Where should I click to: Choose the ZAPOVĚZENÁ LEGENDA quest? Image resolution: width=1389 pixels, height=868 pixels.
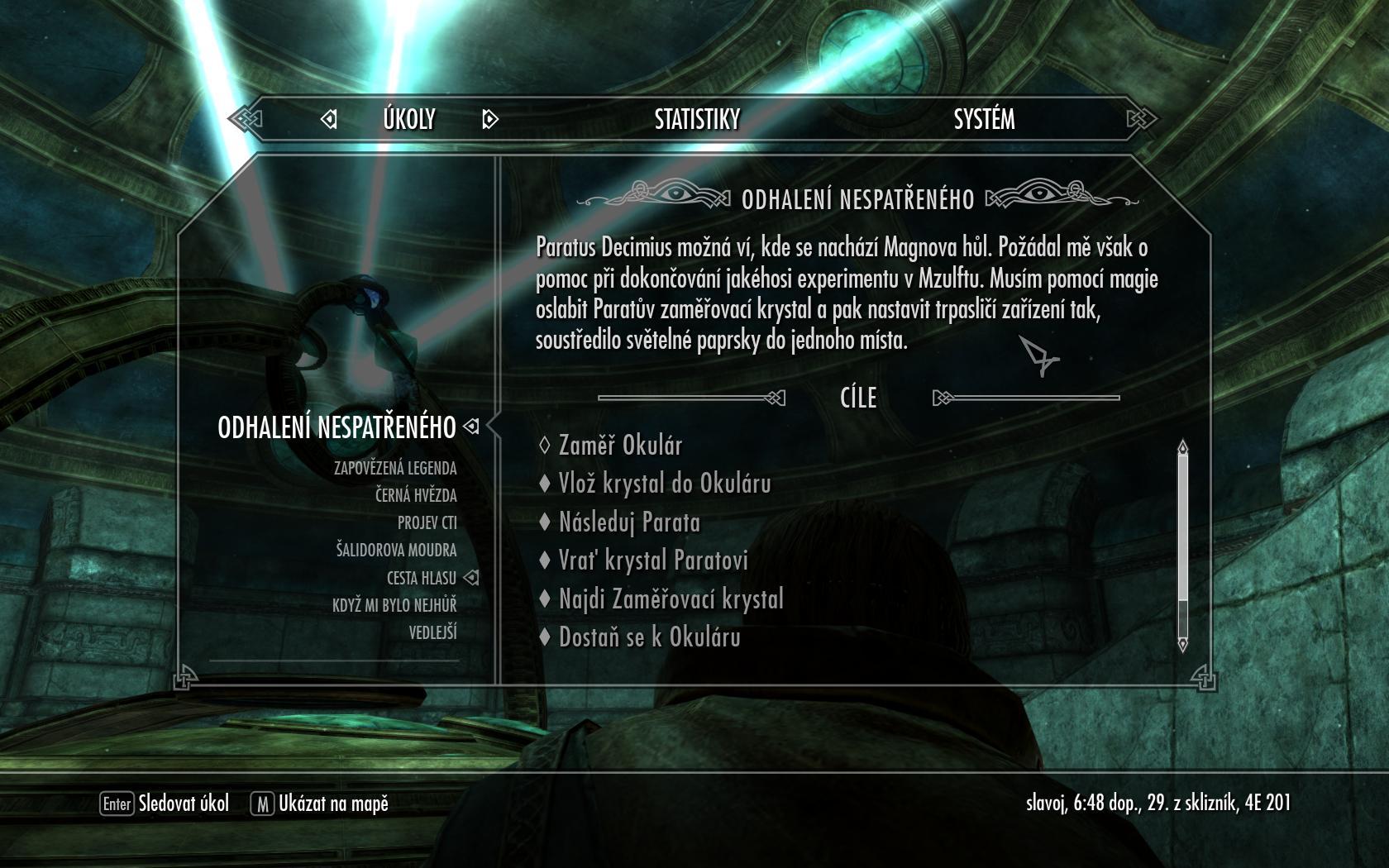pos(395,469)
